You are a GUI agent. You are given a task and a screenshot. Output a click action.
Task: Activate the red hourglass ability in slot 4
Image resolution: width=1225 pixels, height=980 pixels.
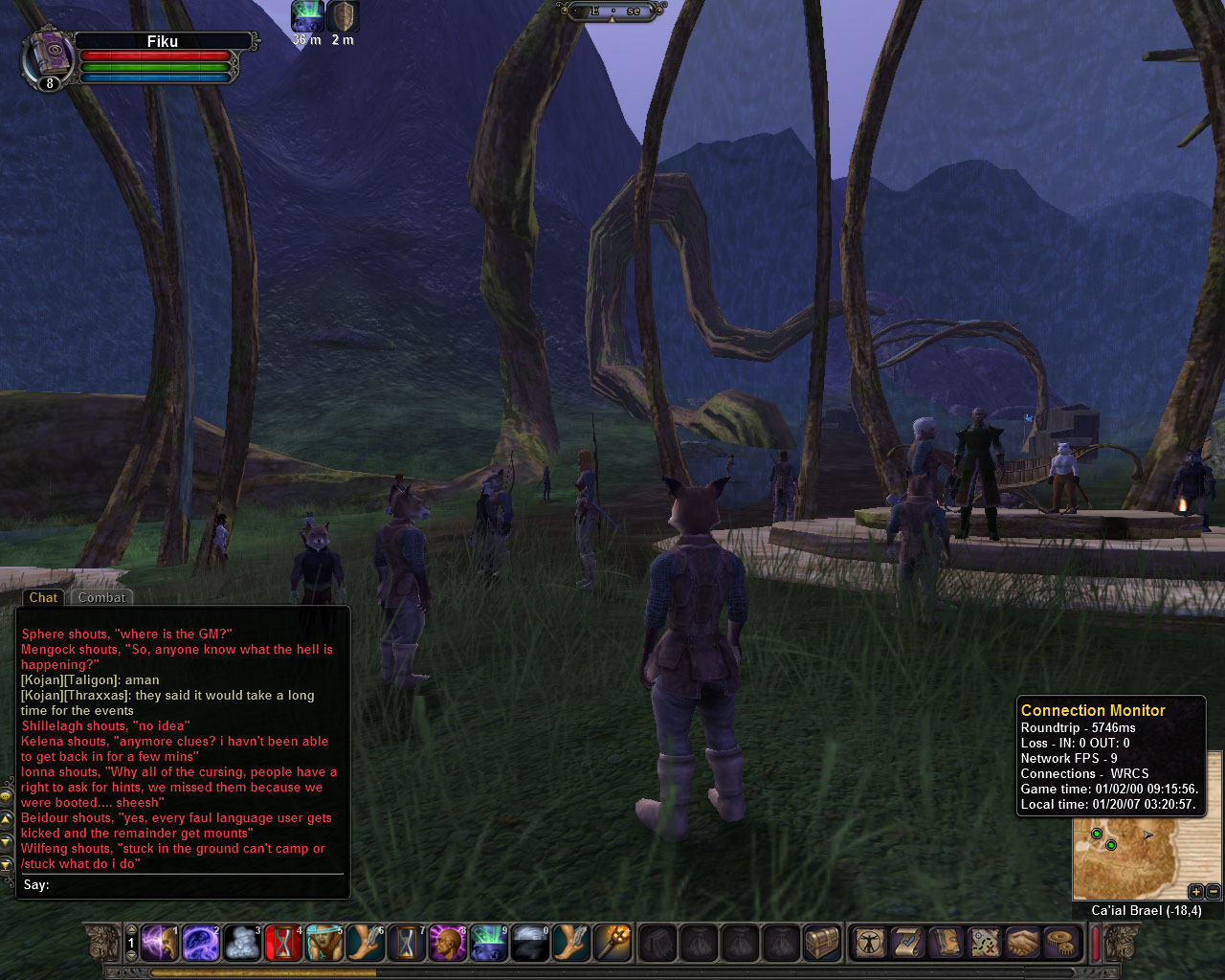coord(283,944)
